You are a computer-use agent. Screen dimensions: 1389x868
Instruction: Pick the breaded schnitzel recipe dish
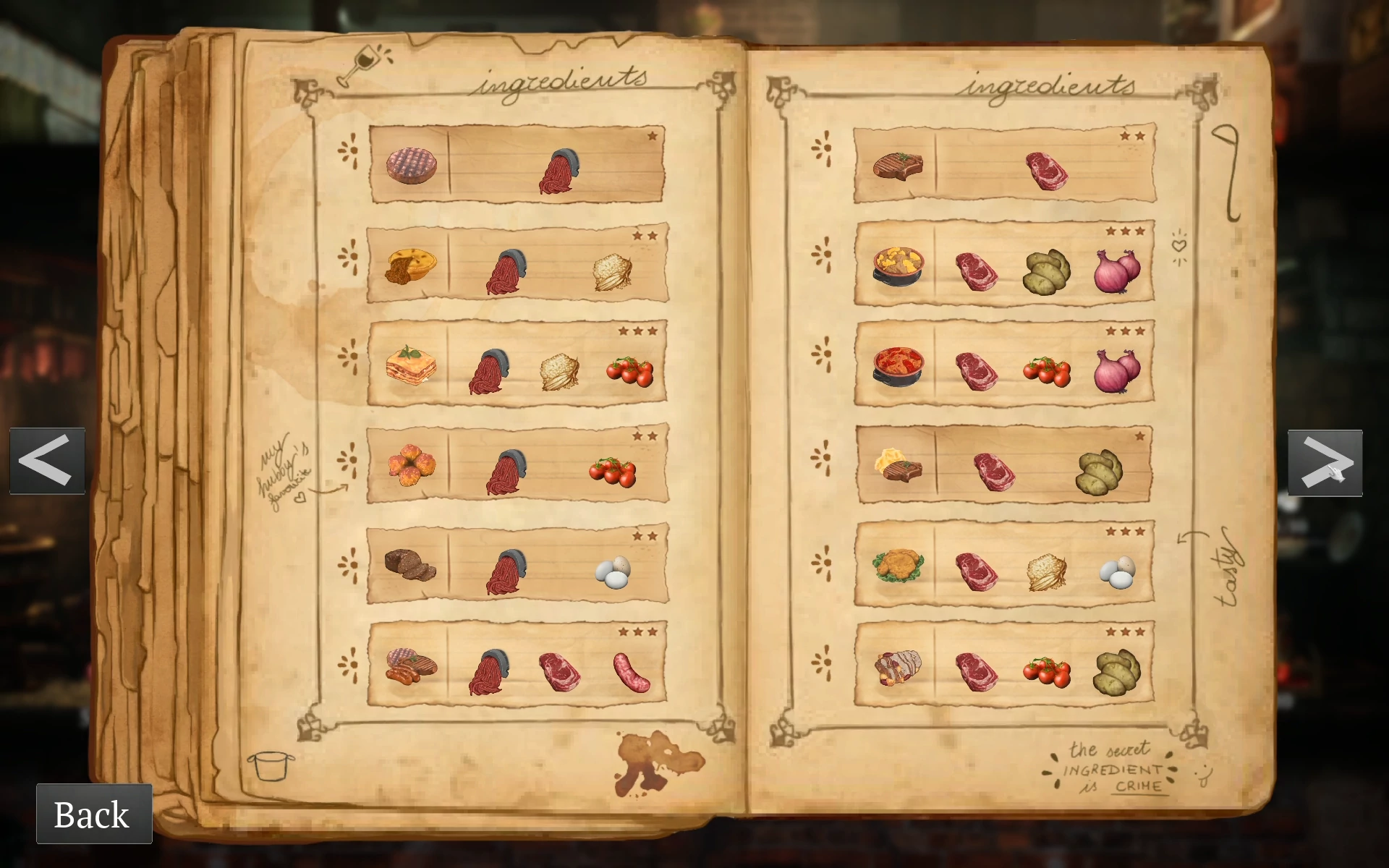[898, 566]
